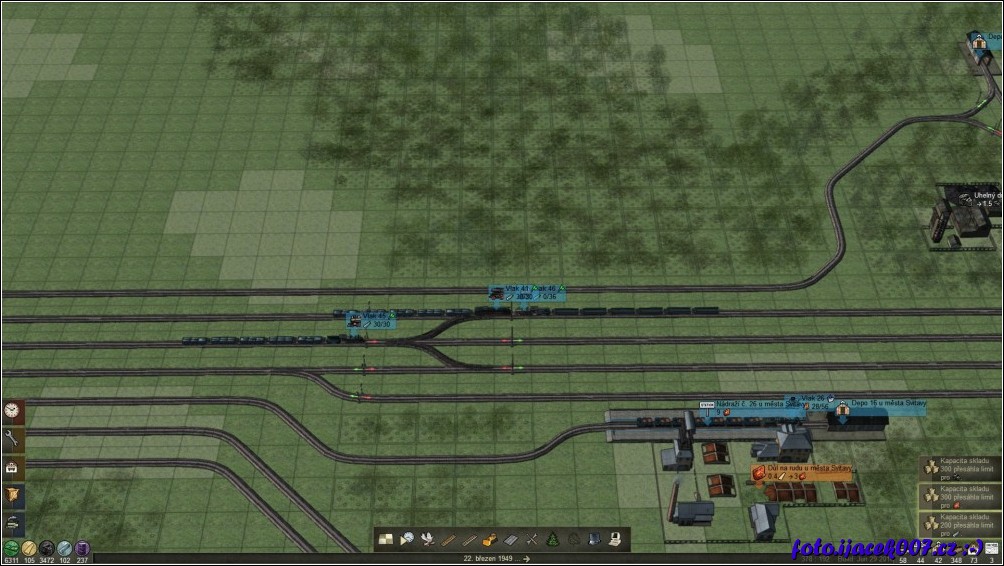Click the toolbox icon in the sidebar
The width and height of the screenshot is (1004, 566).
coord(13,467)
